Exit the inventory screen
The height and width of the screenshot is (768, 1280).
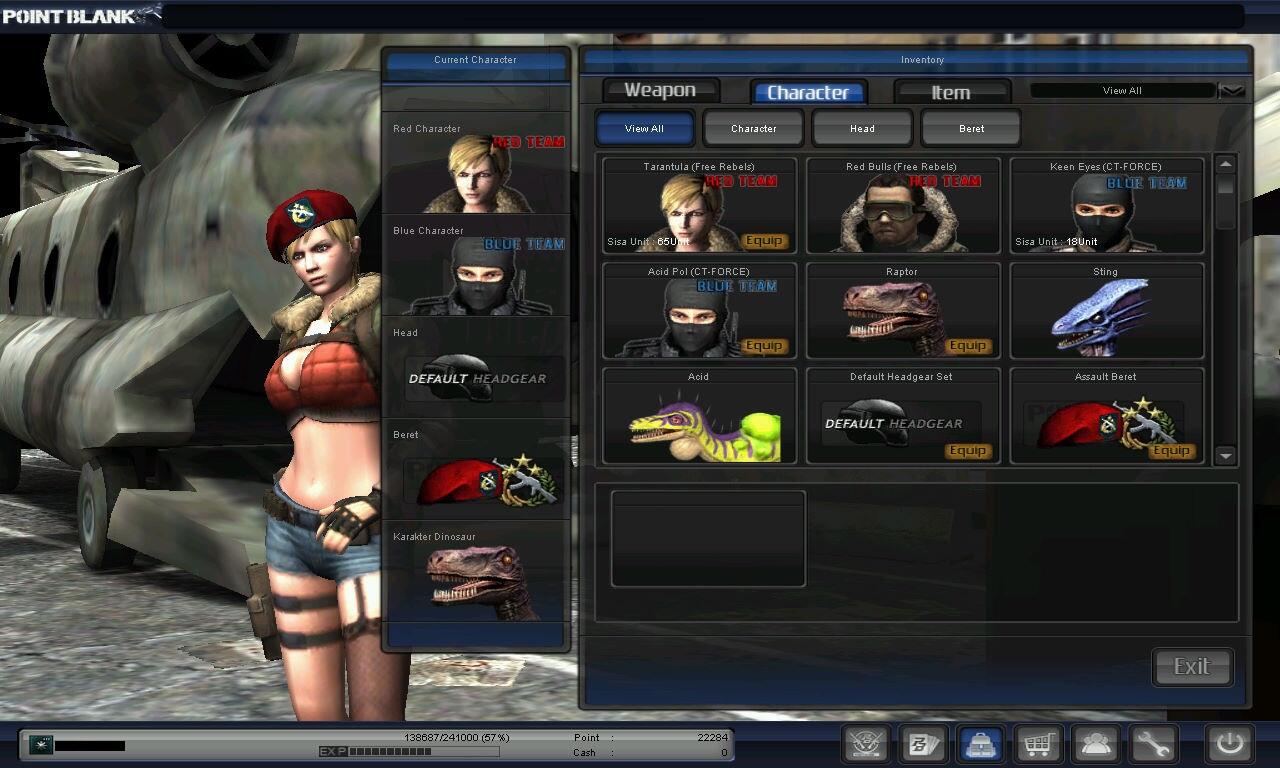coord(1192,667)
